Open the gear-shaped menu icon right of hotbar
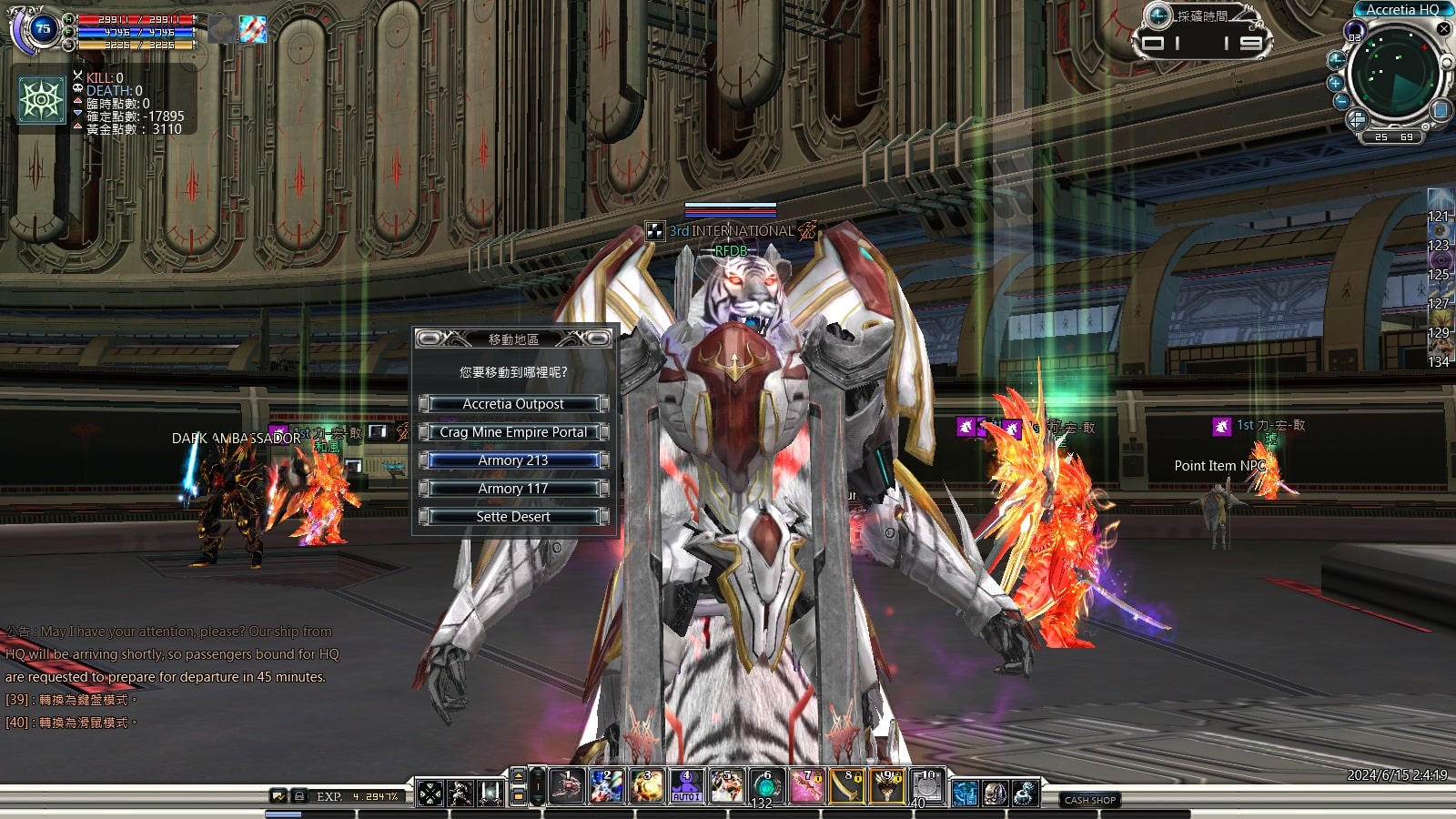1456x819 pixels. (x=1025, y=794)
